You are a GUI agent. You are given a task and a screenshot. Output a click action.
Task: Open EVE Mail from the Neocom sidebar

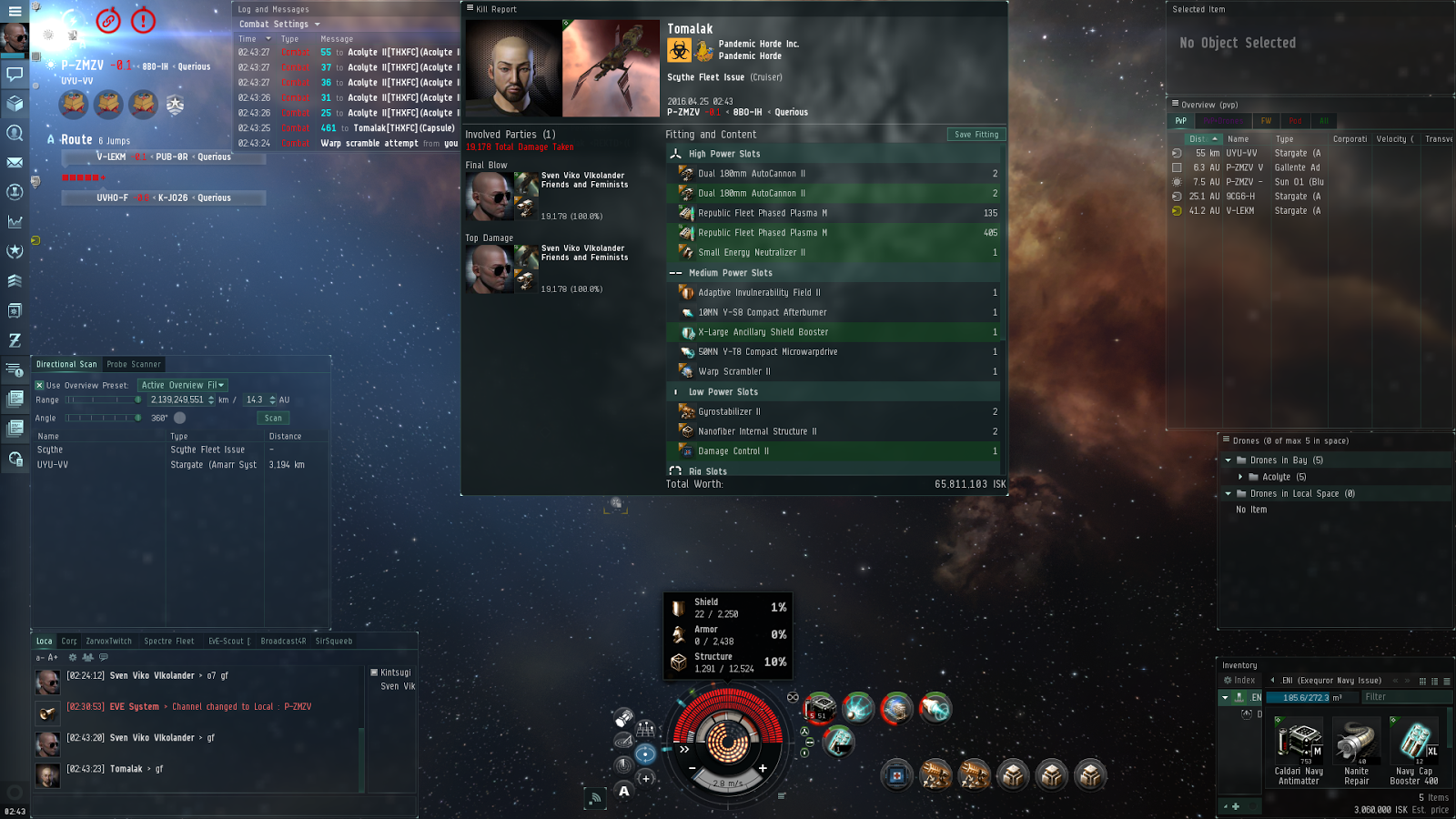[x=14, y=164]
